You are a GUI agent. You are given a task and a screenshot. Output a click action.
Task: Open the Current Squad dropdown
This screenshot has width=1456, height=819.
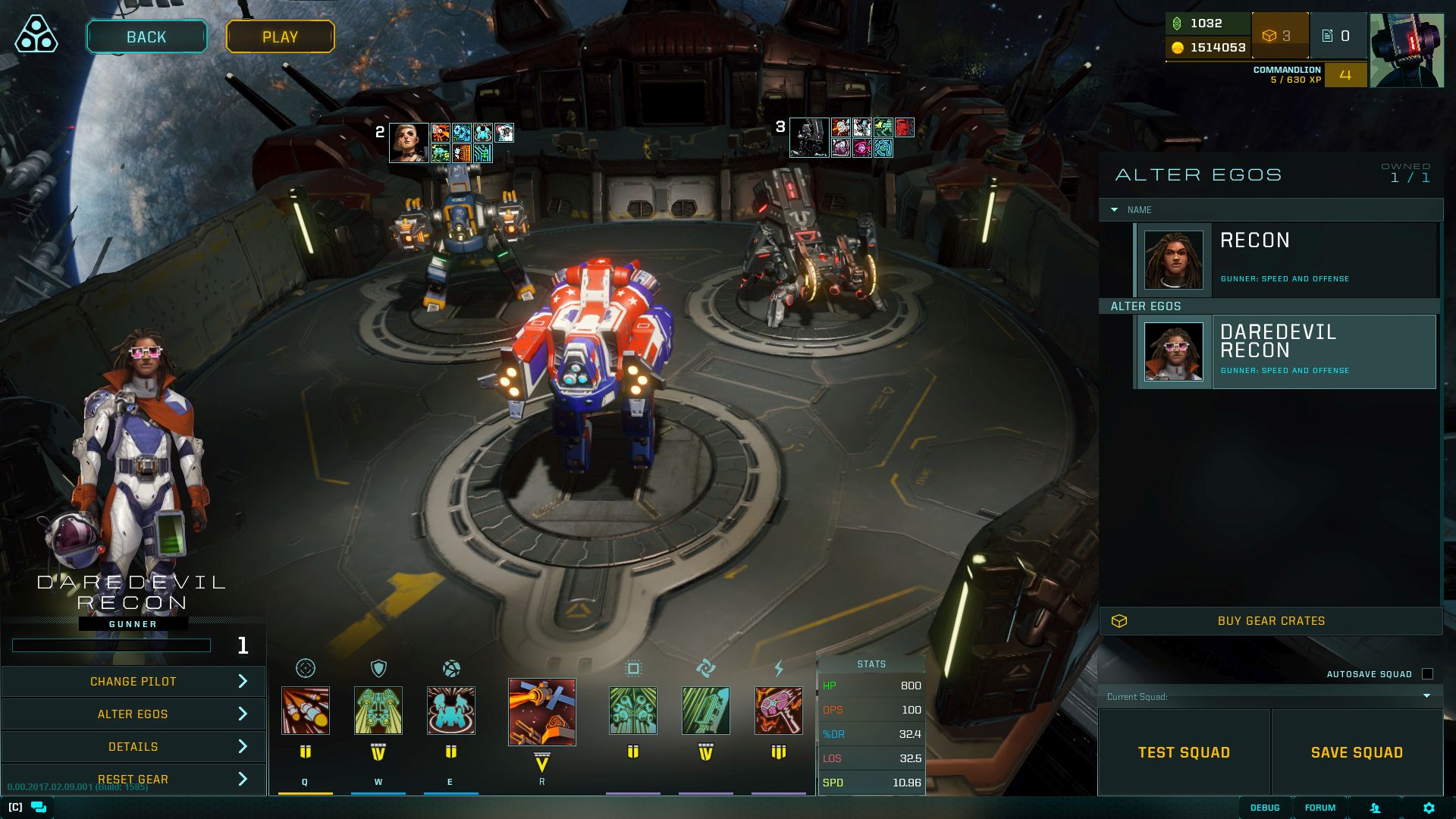[x=1269, y=696]
